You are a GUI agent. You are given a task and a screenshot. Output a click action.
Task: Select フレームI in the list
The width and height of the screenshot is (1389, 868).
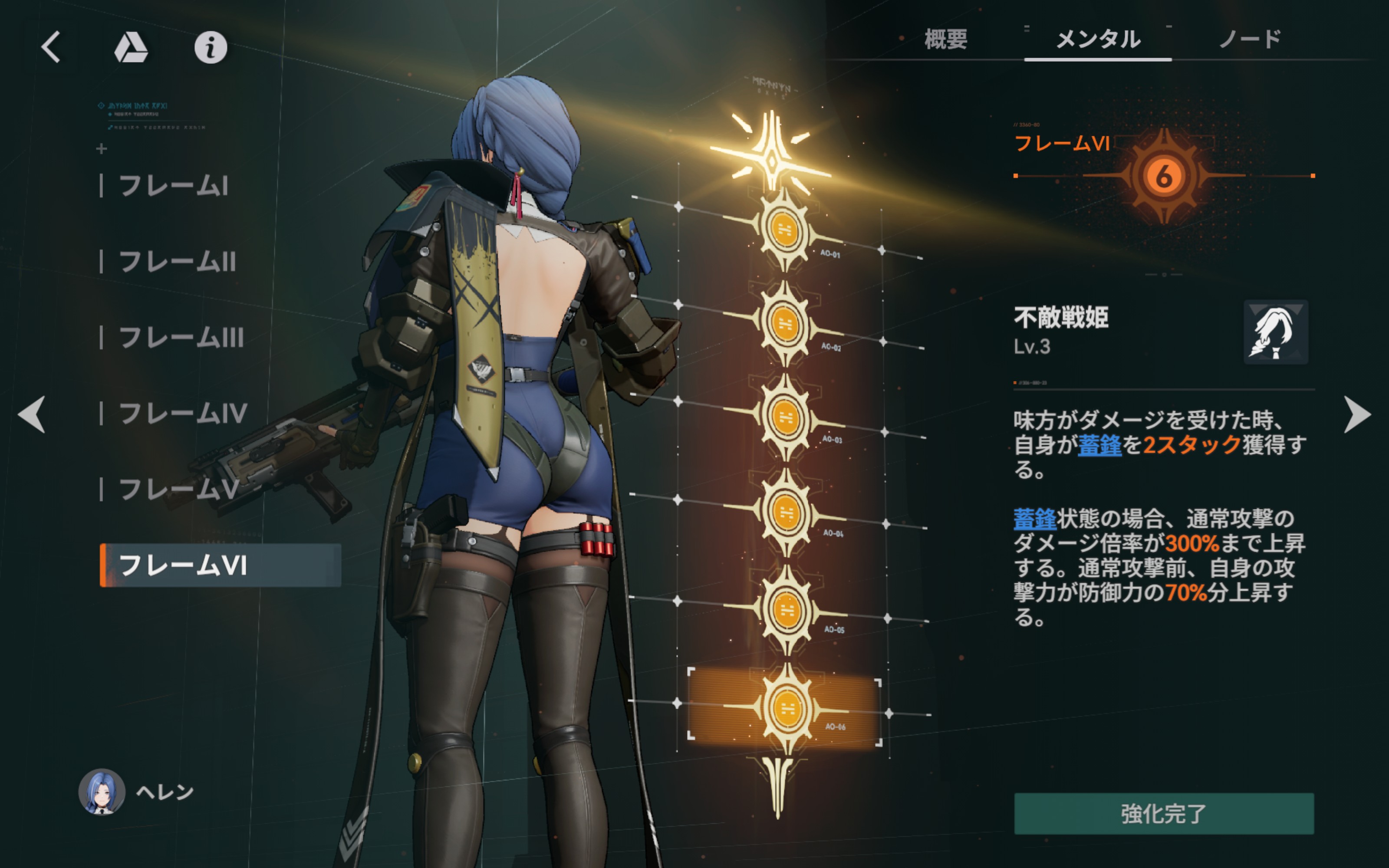coord(173,186)
